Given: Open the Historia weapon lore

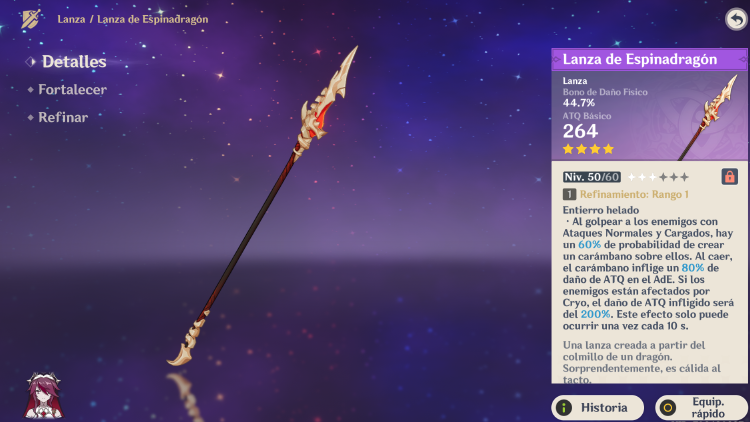Looking at the screenshot, I should pyautogui.click(x=598, y=407).
